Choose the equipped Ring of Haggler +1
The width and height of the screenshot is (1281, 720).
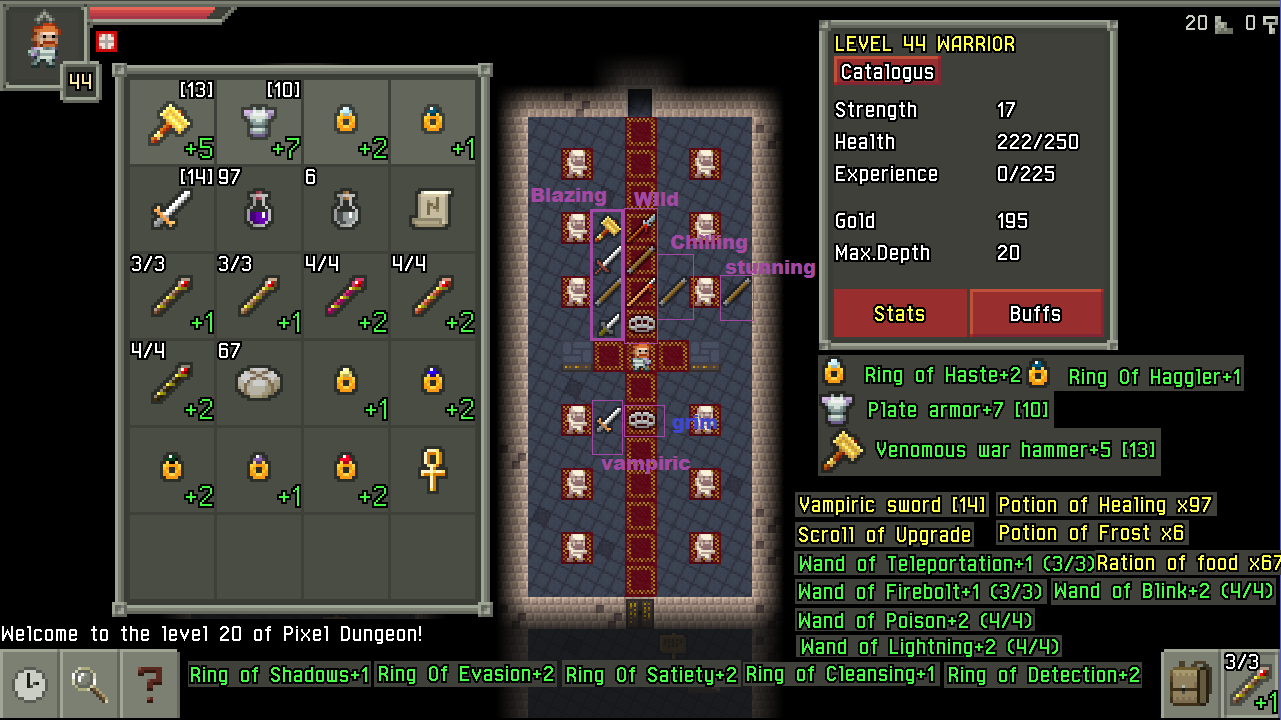433,123
